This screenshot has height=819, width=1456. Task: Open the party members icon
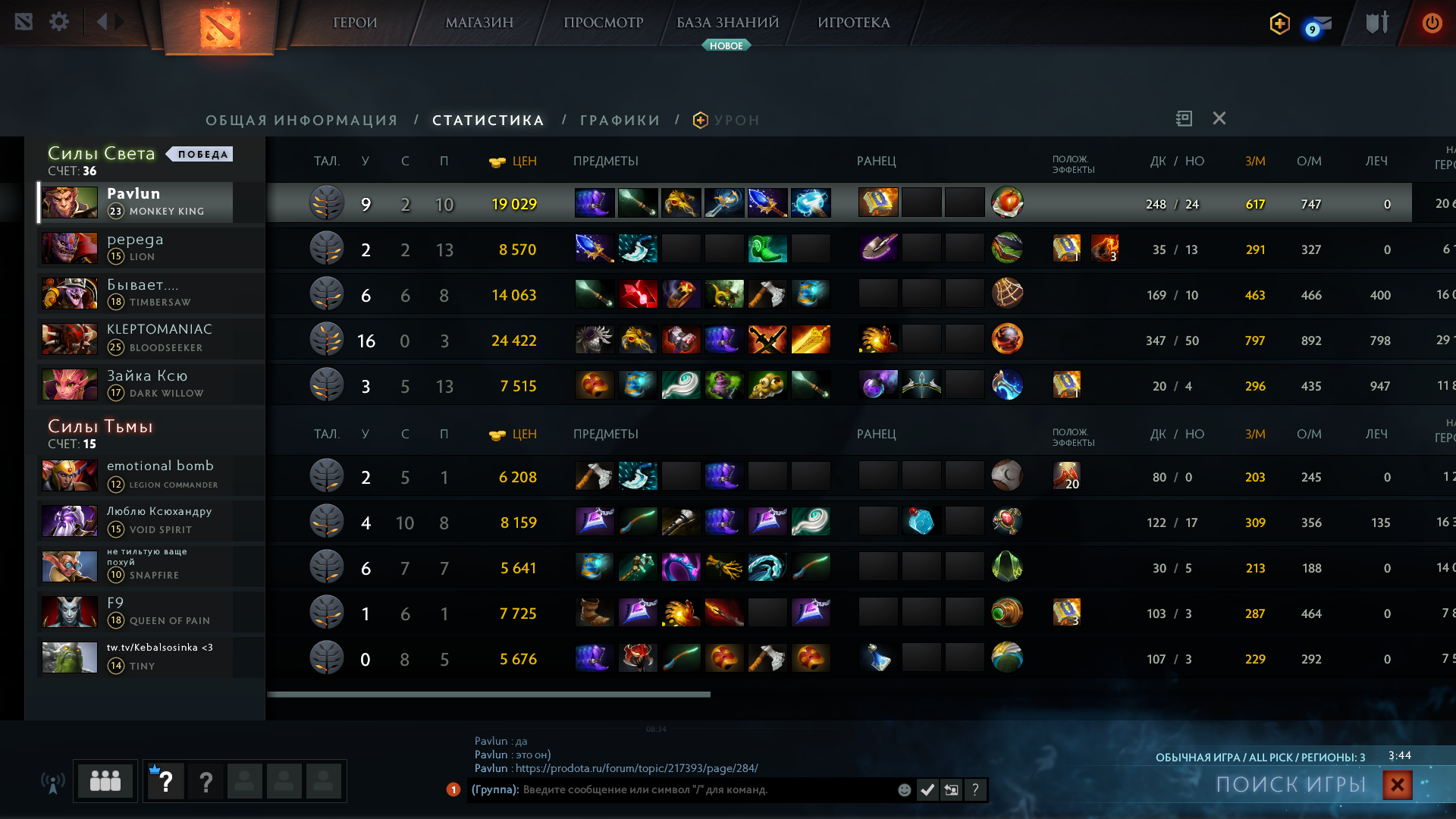pos(105,780)
